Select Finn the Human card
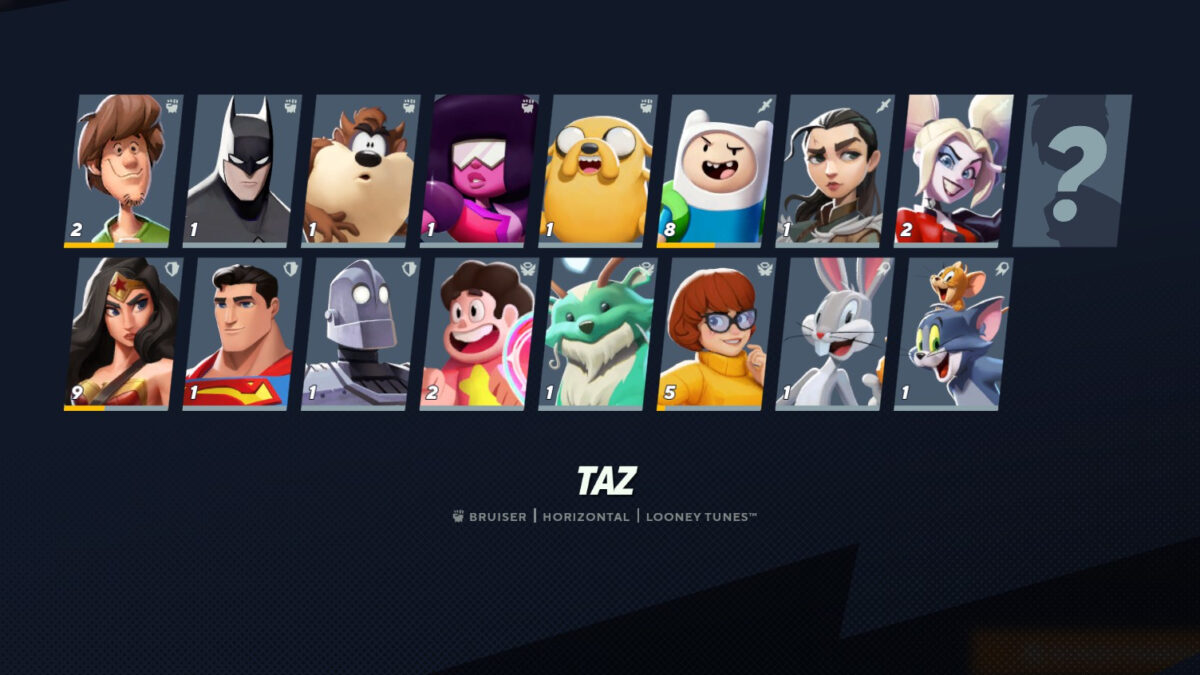This screenshot has height=675, width=1200. pyautogui.click(x=716, y=170)
